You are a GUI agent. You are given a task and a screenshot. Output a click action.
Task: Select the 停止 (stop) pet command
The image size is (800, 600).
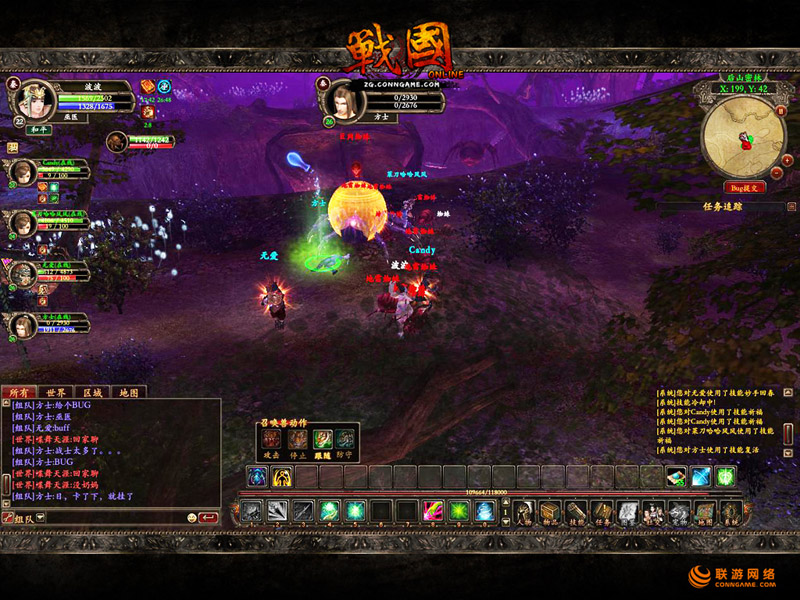point(298,438)
